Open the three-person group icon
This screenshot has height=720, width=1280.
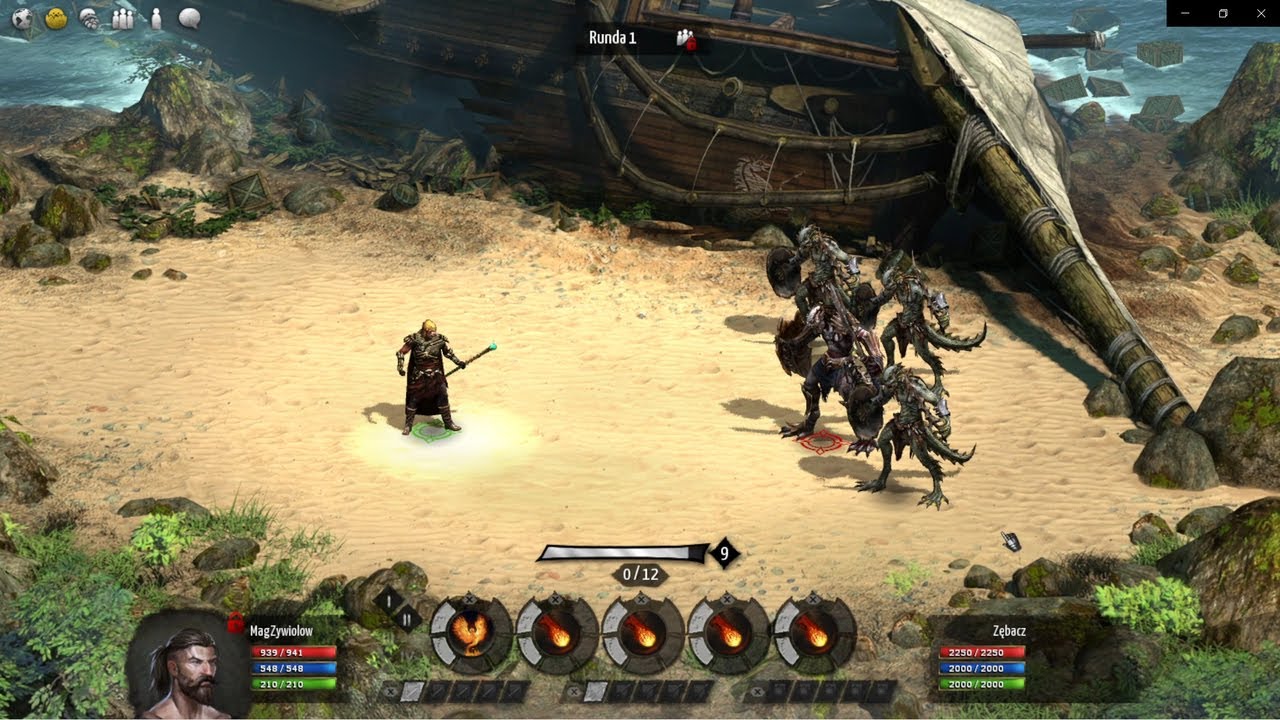[x=122, y=18]
